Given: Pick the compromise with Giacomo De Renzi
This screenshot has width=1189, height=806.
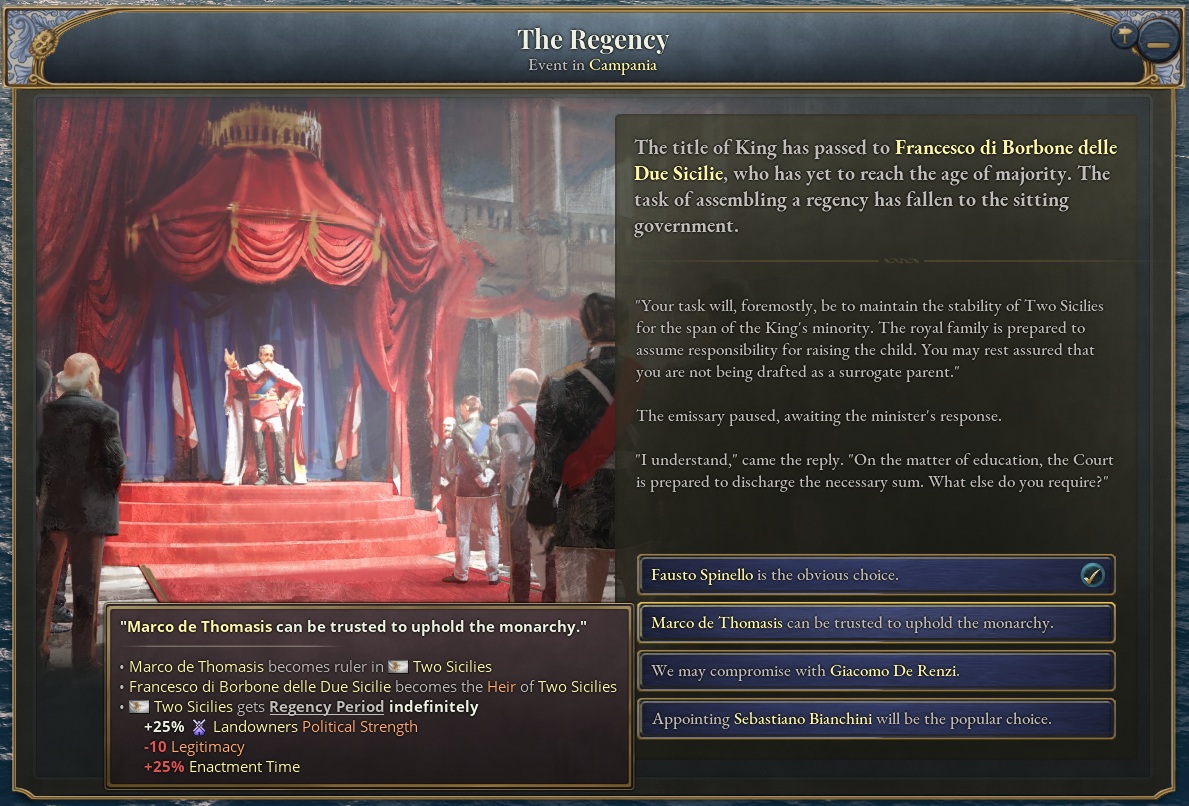Looking at the screenshot, I should 875,671.
